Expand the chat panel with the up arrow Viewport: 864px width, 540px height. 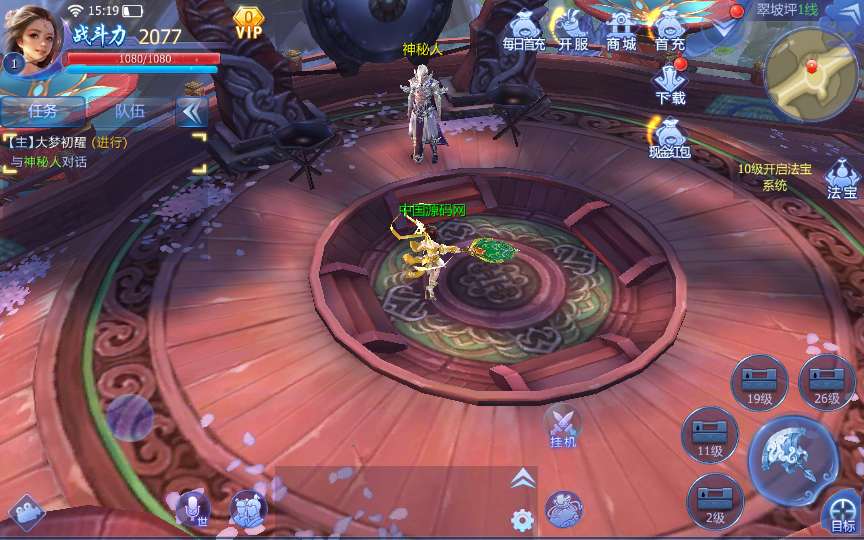[522, 479]
